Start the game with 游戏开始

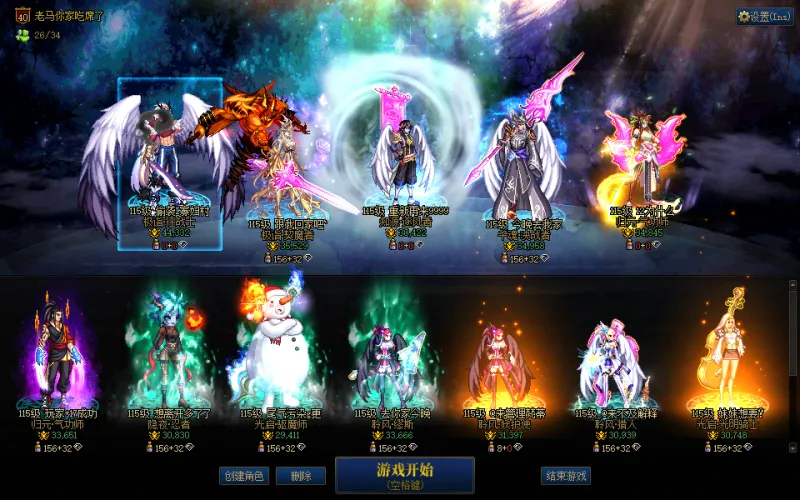(x=404, y=475)
